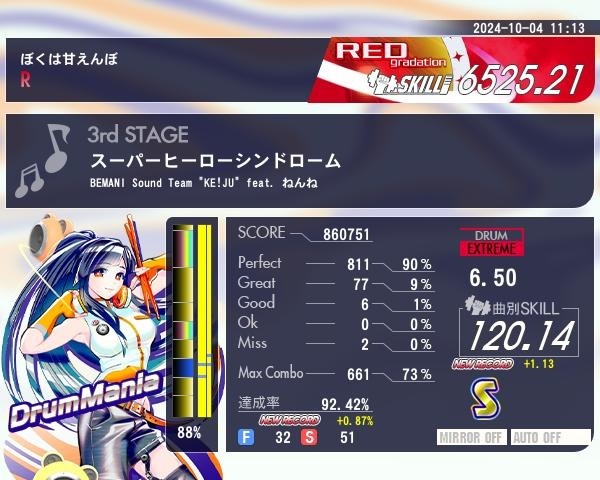
Task: Select the DRUM EXTREME difficulty badge
Action: click(491, 242)
